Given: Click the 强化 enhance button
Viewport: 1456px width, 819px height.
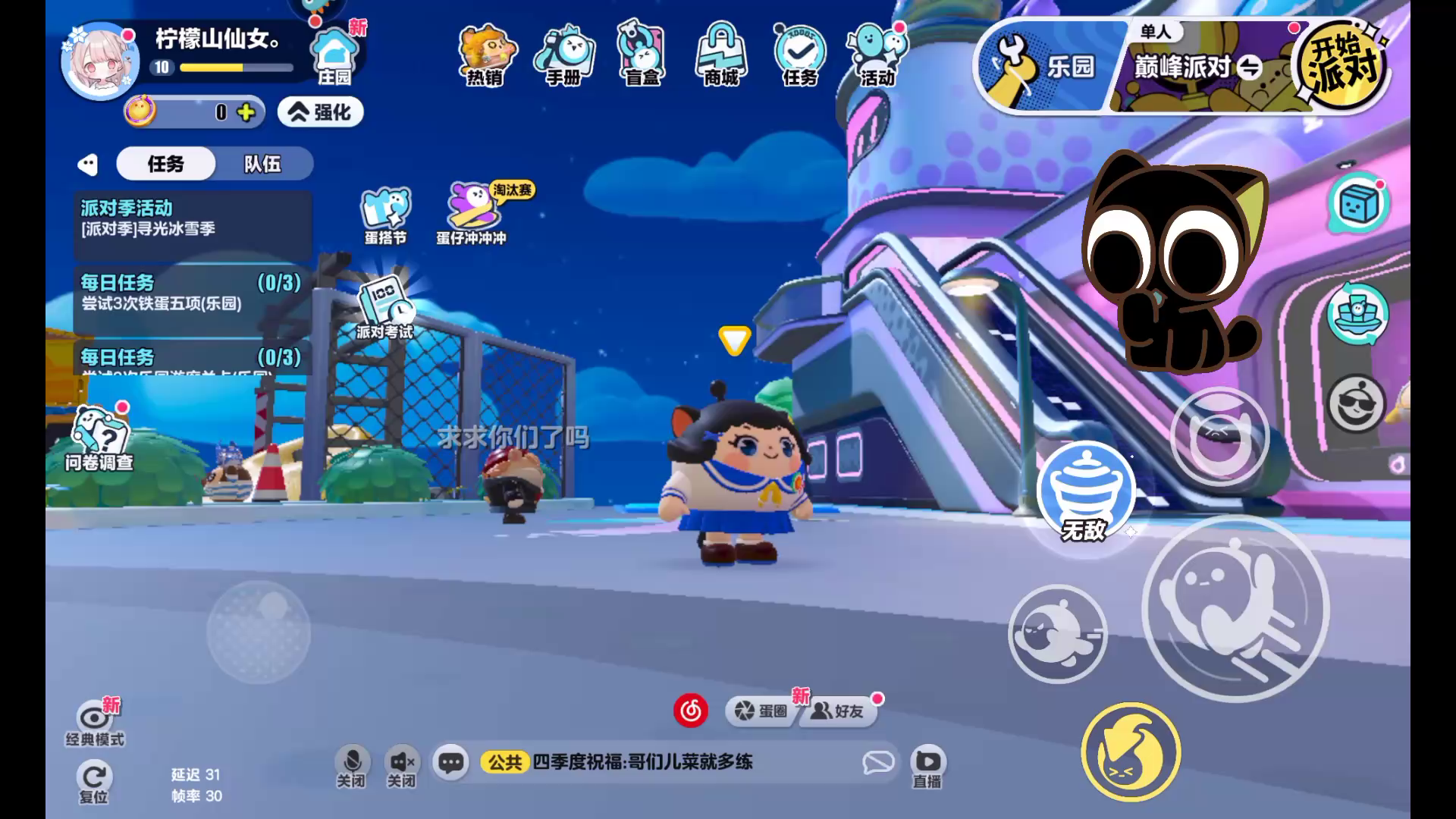Looking at the screenshot, I should [320, 112].
